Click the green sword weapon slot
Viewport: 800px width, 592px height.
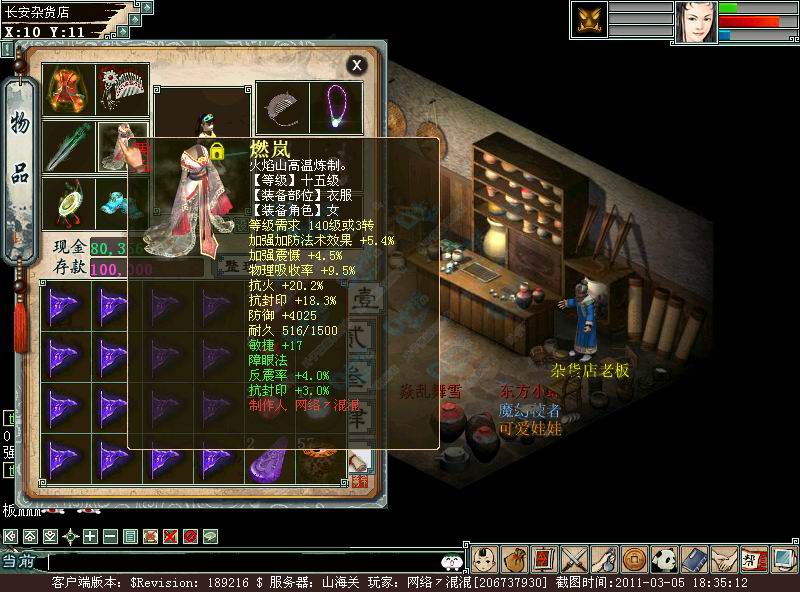point(70,146)
